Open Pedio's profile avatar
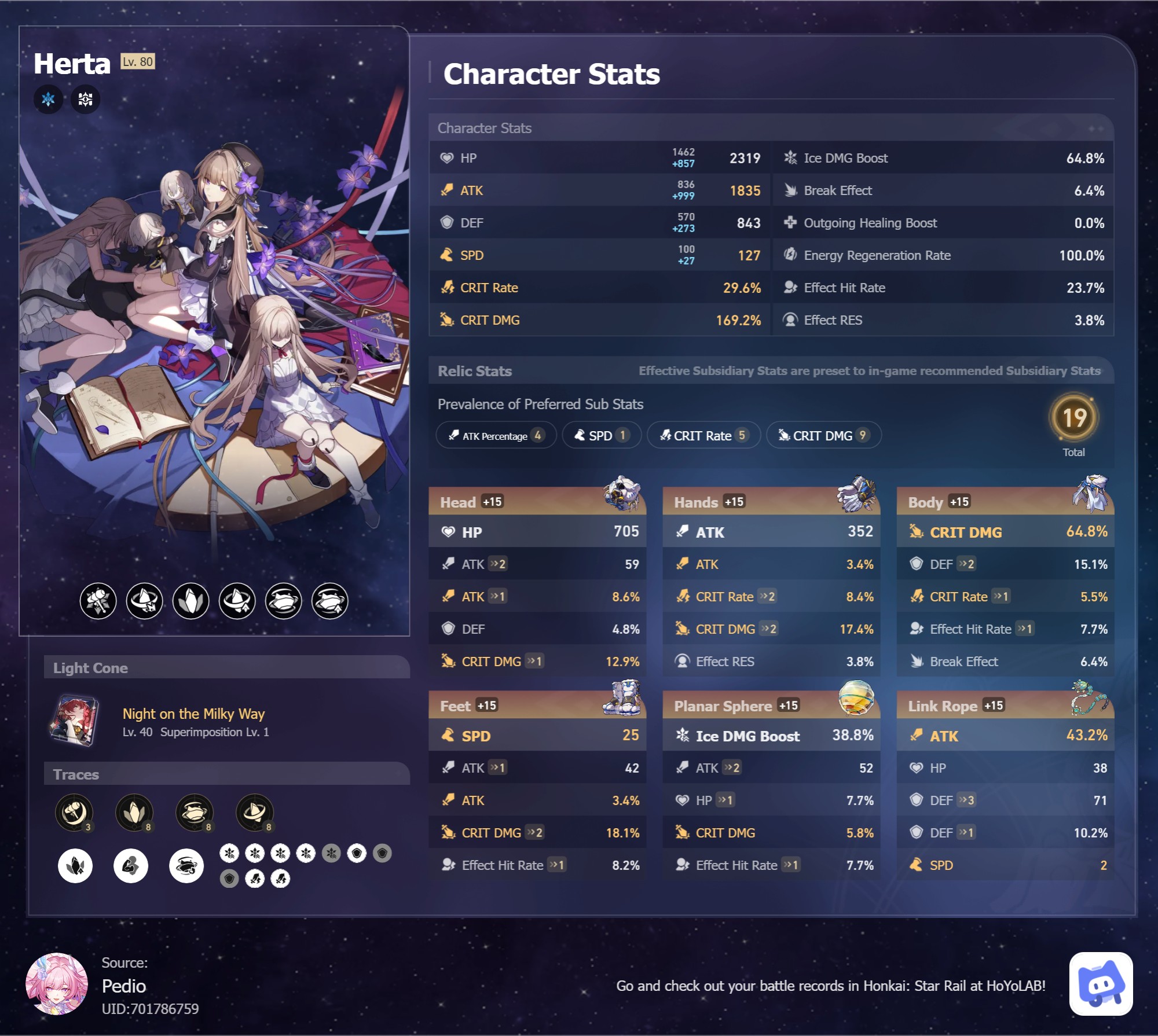 click(x=57, y=984)
